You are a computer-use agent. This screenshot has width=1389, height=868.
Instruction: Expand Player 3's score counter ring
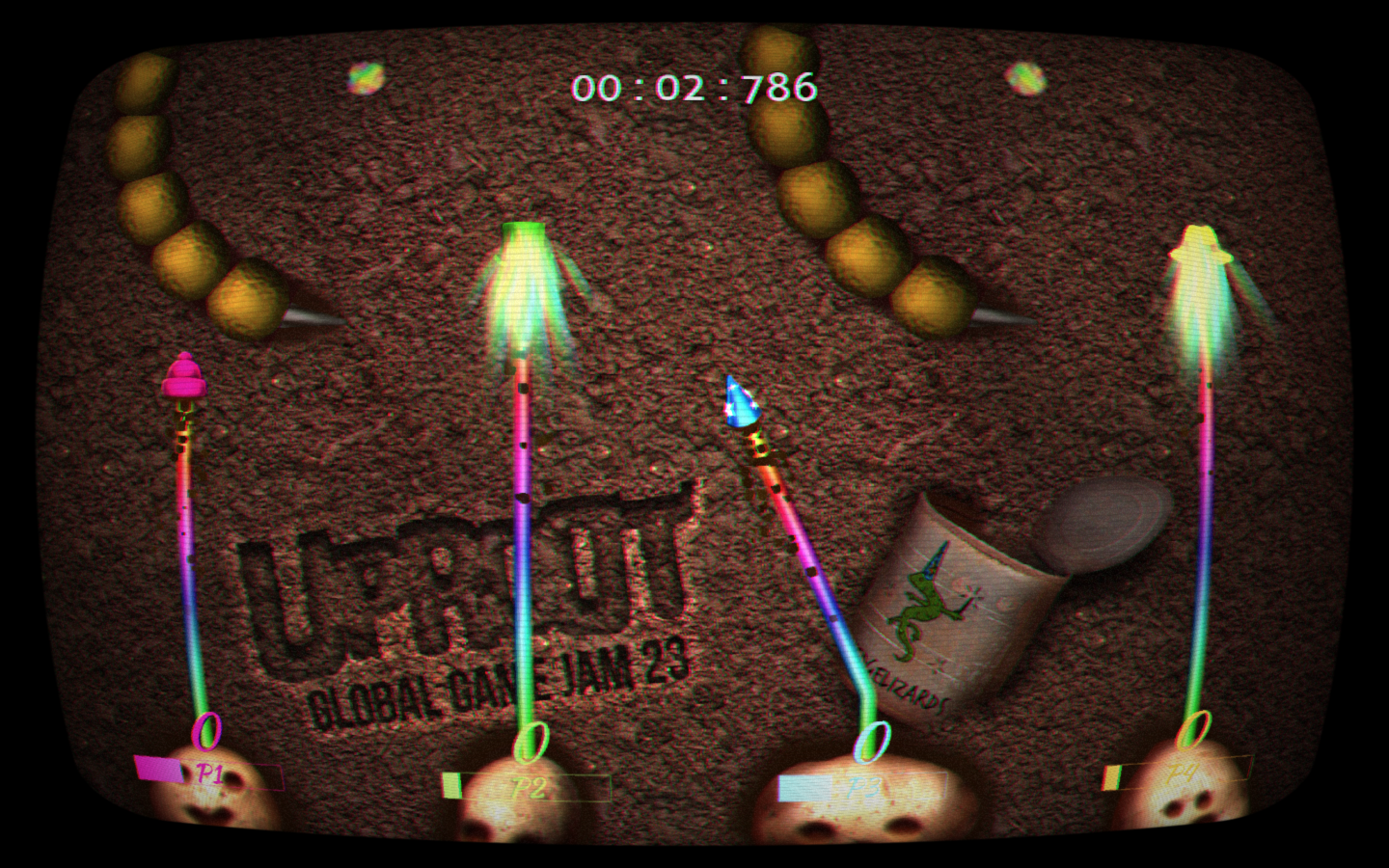tap(874, 741)
